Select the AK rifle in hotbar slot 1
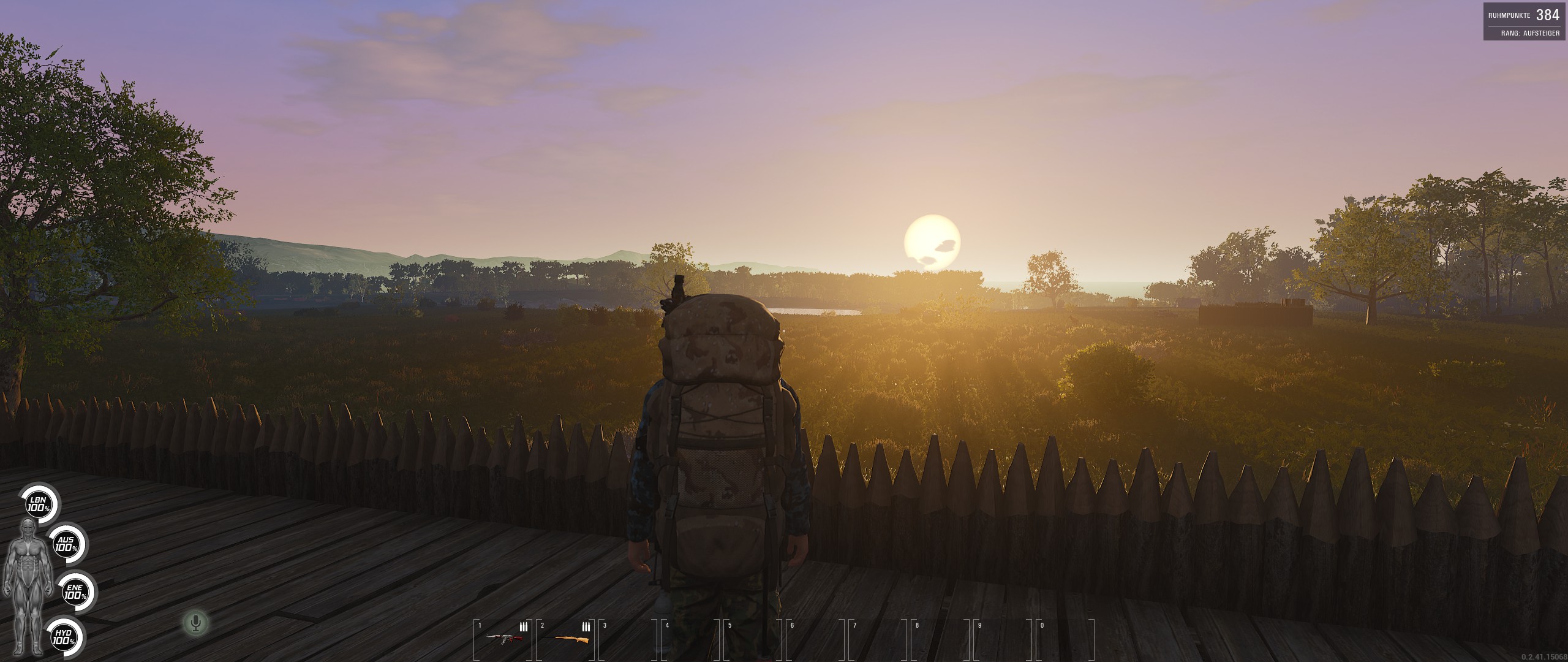 [504, 639]
